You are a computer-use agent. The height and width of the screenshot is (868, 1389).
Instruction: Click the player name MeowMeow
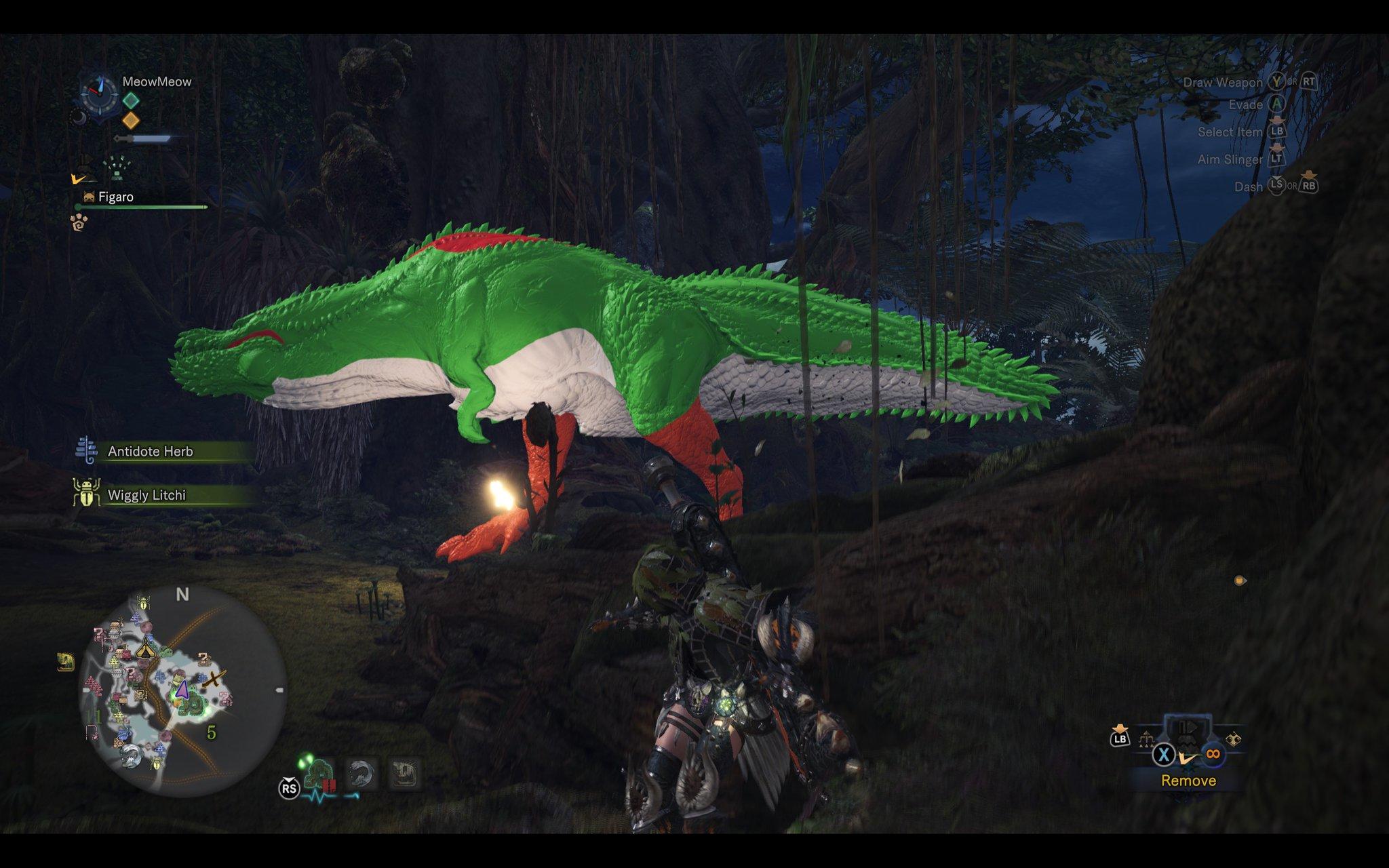click(157, 82)
